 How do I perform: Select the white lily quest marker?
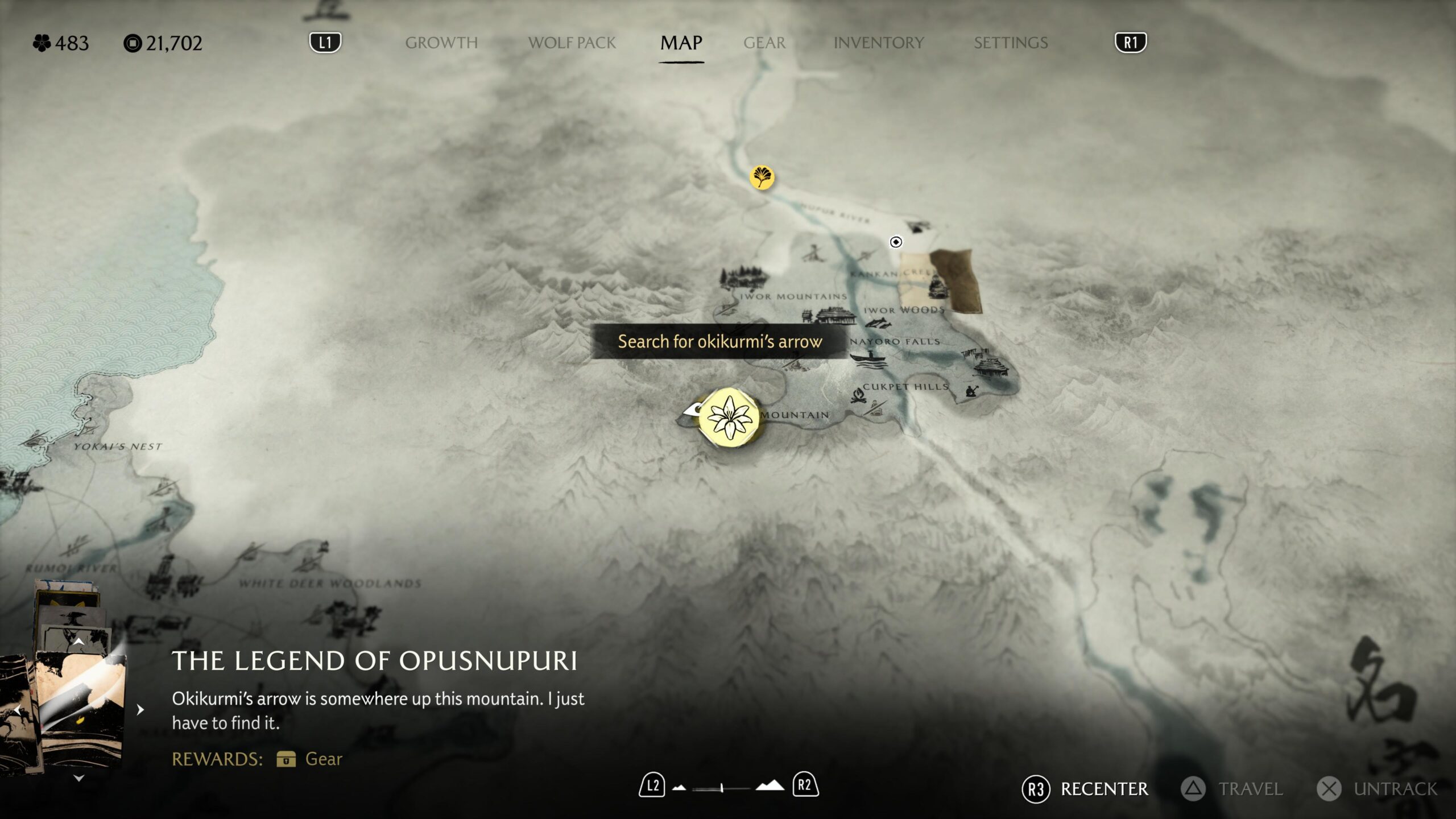pyautogui.click(x=729, y=418)
